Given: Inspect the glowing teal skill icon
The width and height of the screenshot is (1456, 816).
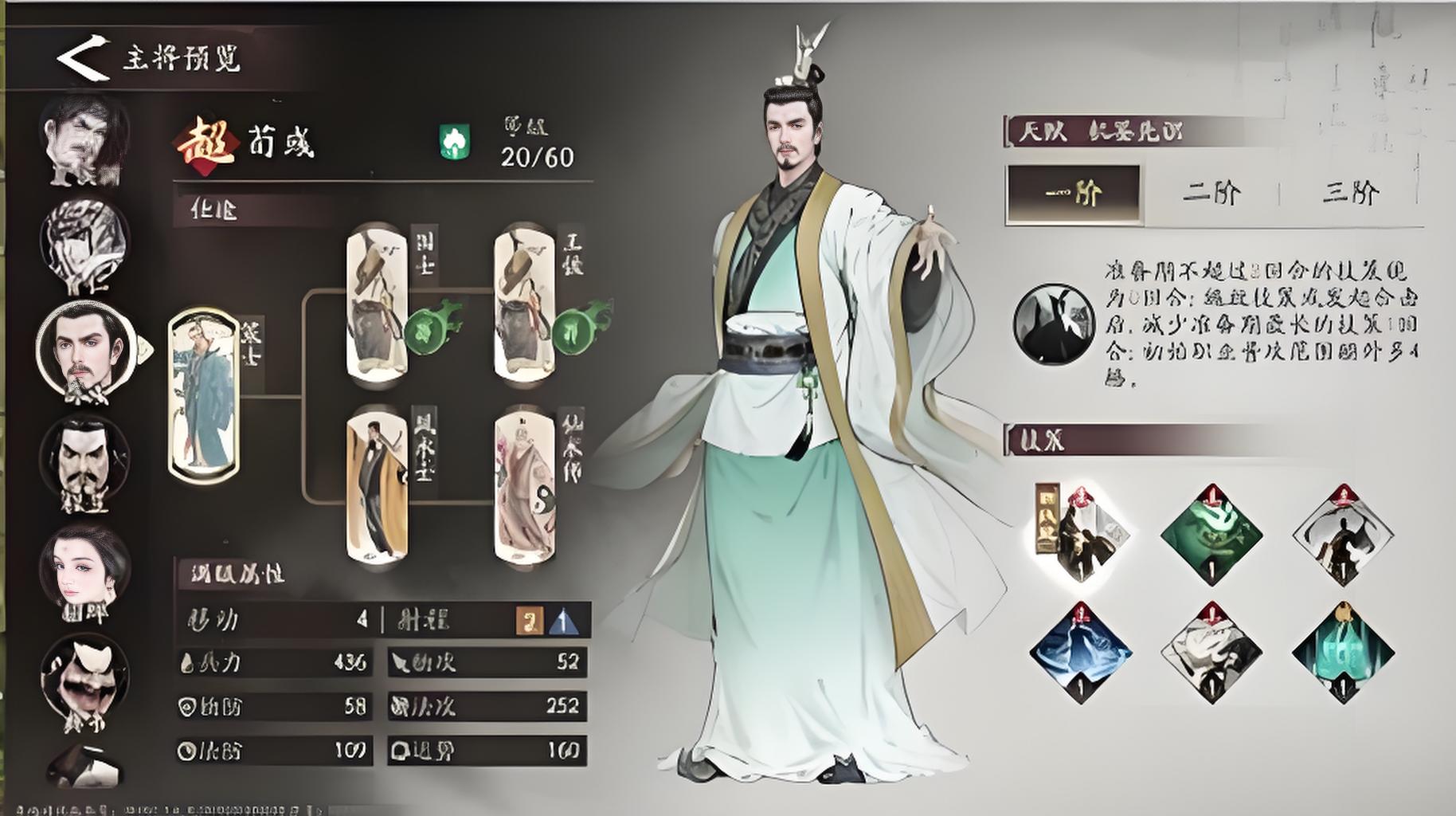Looking at the screenshot, I should tap(1342, 653).
